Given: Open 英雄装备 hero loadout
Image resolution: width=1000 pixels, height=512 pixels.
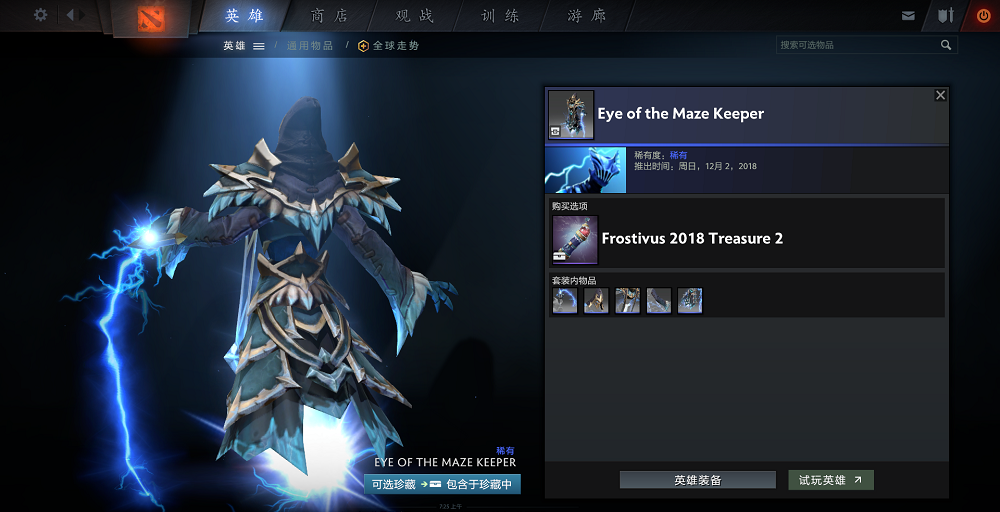Looking at the screenshot, I should (x=697, y=480).
